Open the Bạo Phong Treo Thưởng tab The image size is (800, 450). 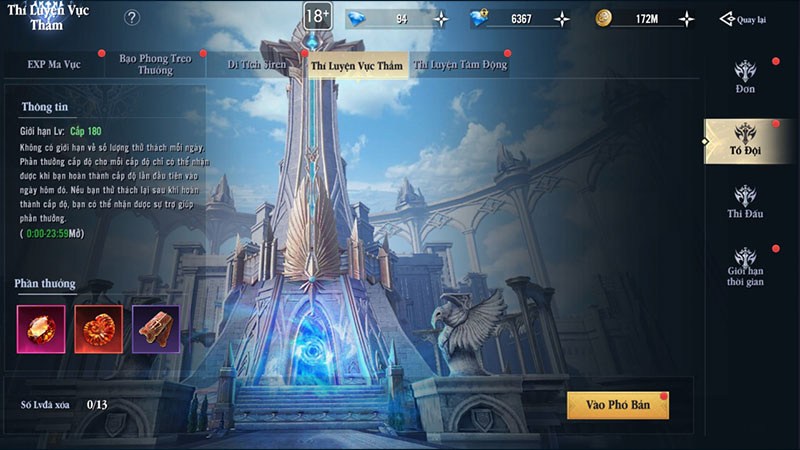154,65
